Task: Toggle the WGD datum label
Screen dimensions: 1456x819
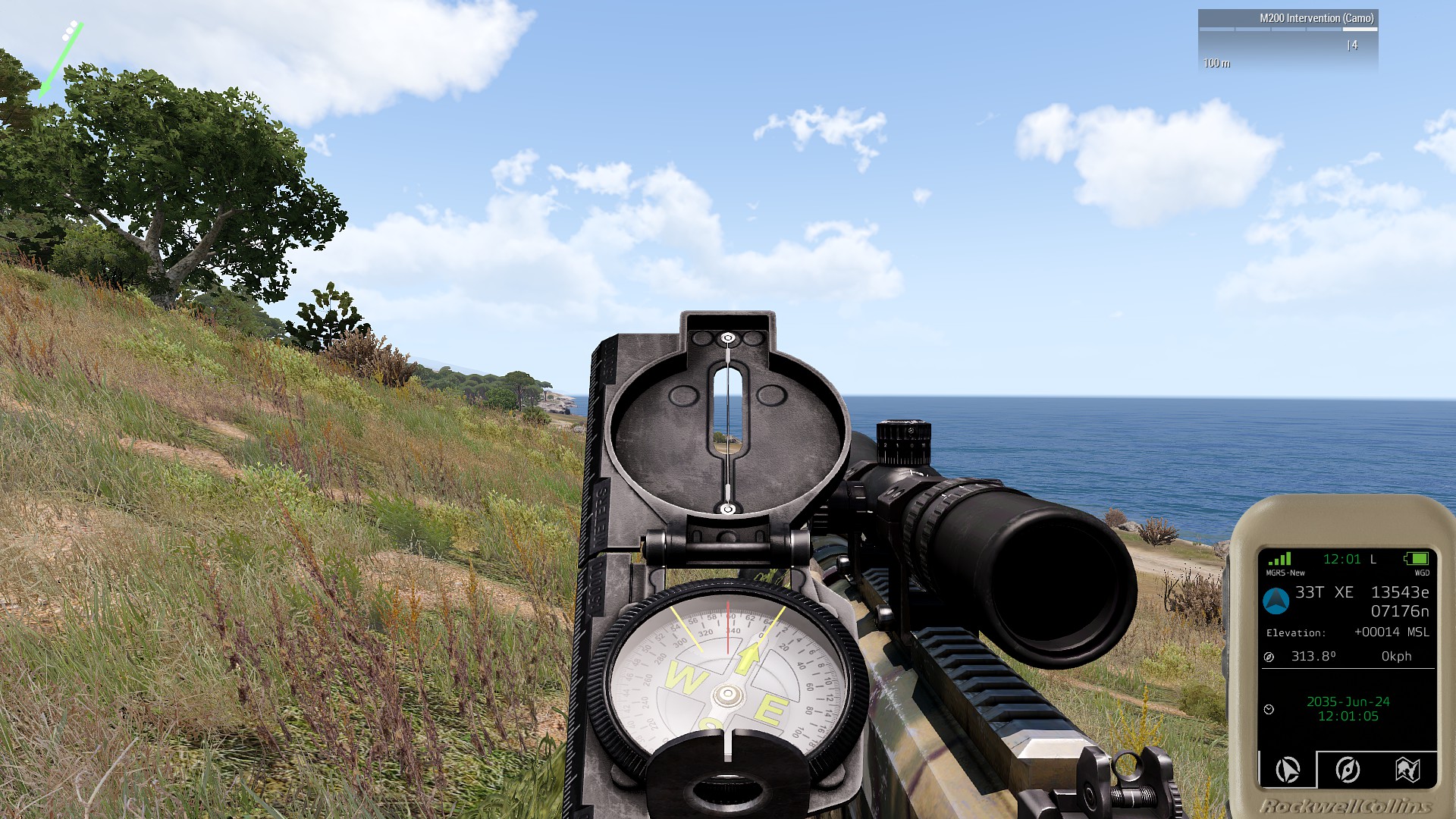Action: pos(1422,571)
